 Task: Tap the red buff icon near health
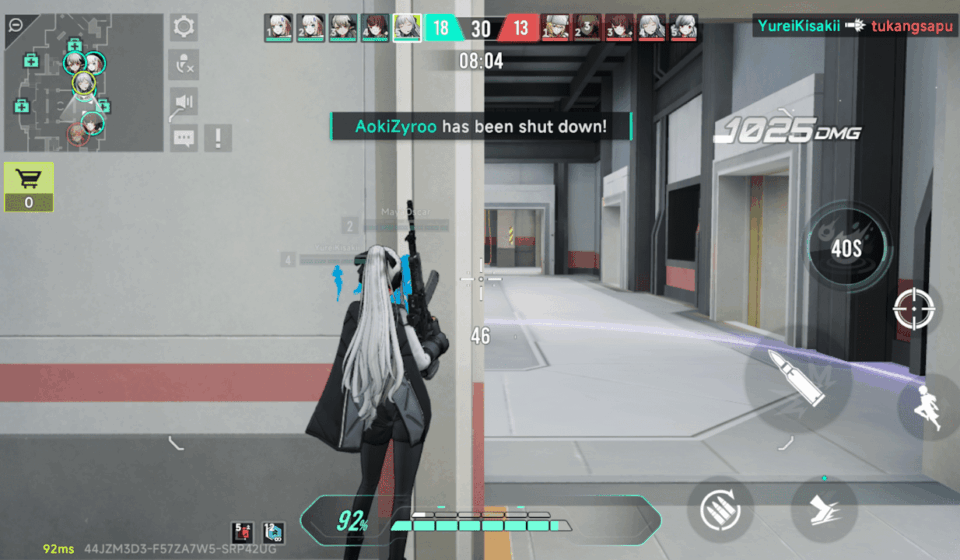tap(242, 533)
